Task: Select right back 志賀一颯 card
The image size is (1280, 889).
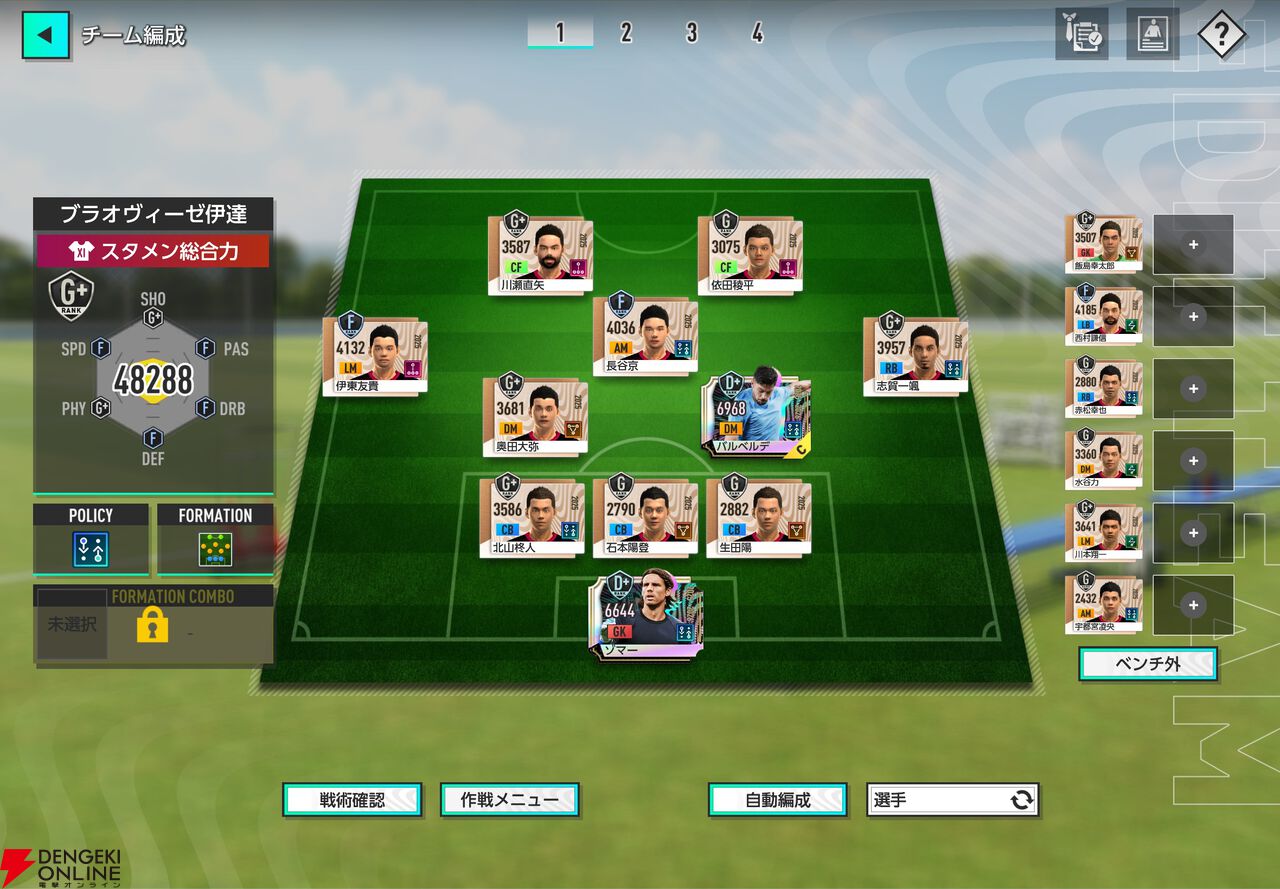Action: [x=915, y=353]
